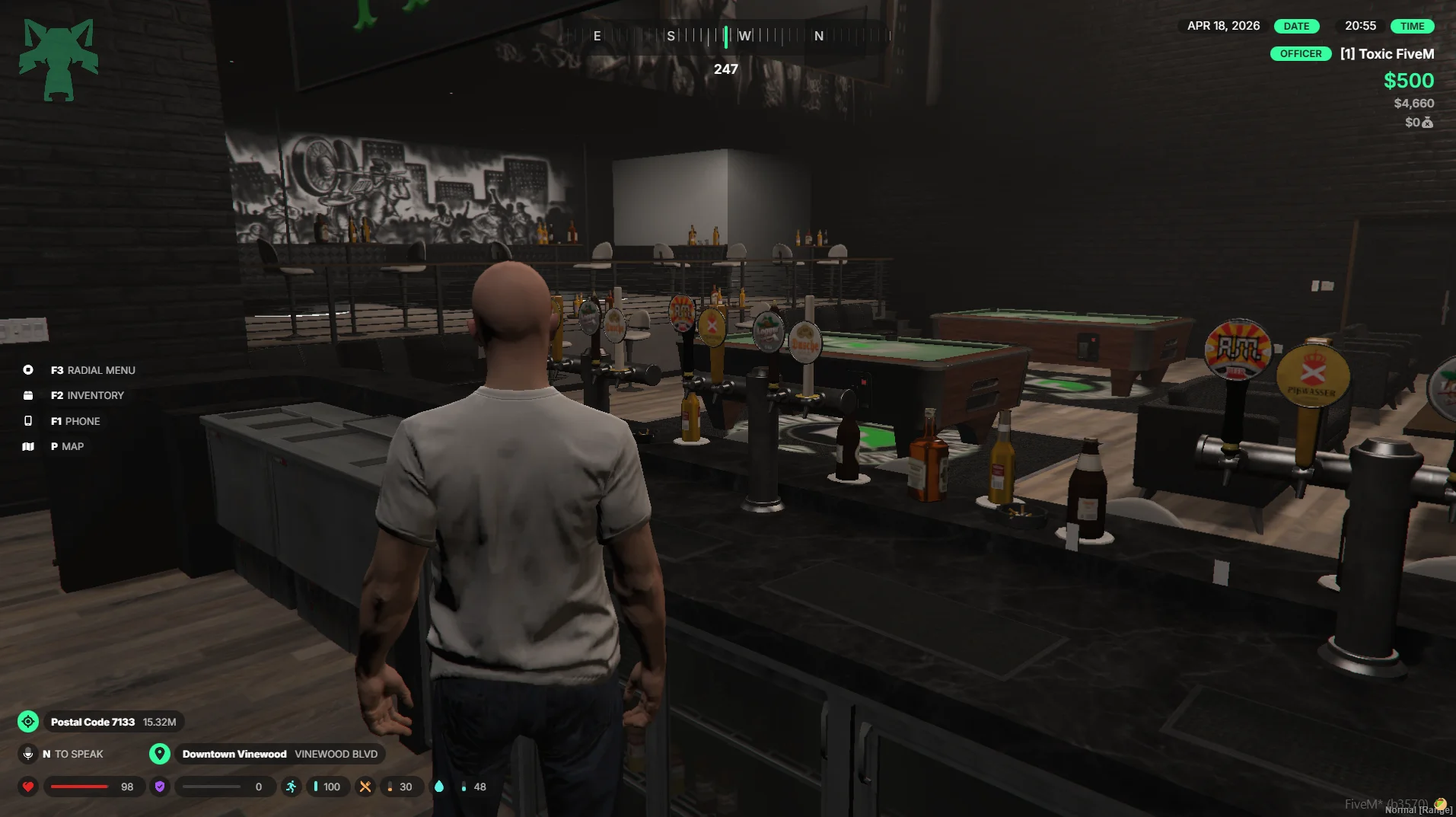
Task: Click the green server mascot logo
Action: click(59, 59)
